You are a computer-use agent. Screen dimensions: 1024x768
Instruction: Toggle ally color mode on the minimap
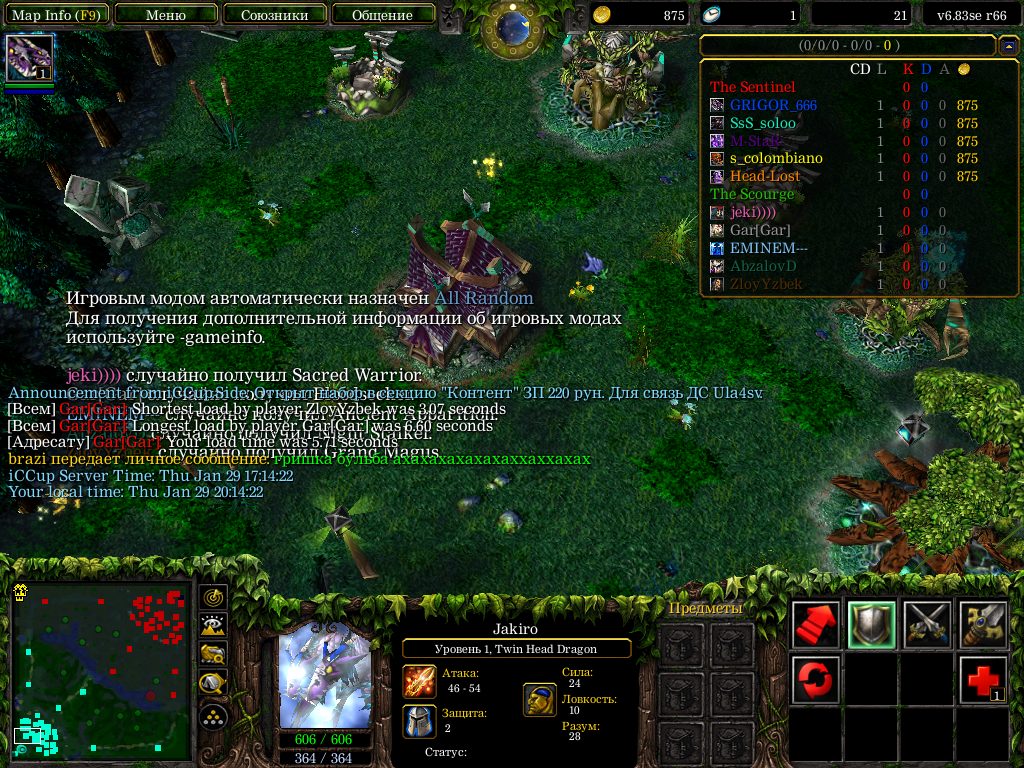(x=213, y=655)
